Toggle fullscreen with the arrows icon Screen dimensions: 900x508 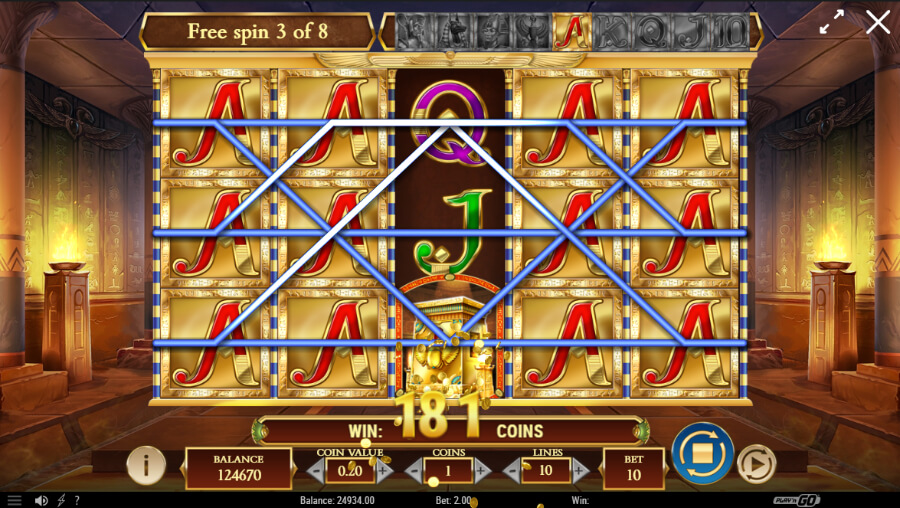click(x=832, y=23)
